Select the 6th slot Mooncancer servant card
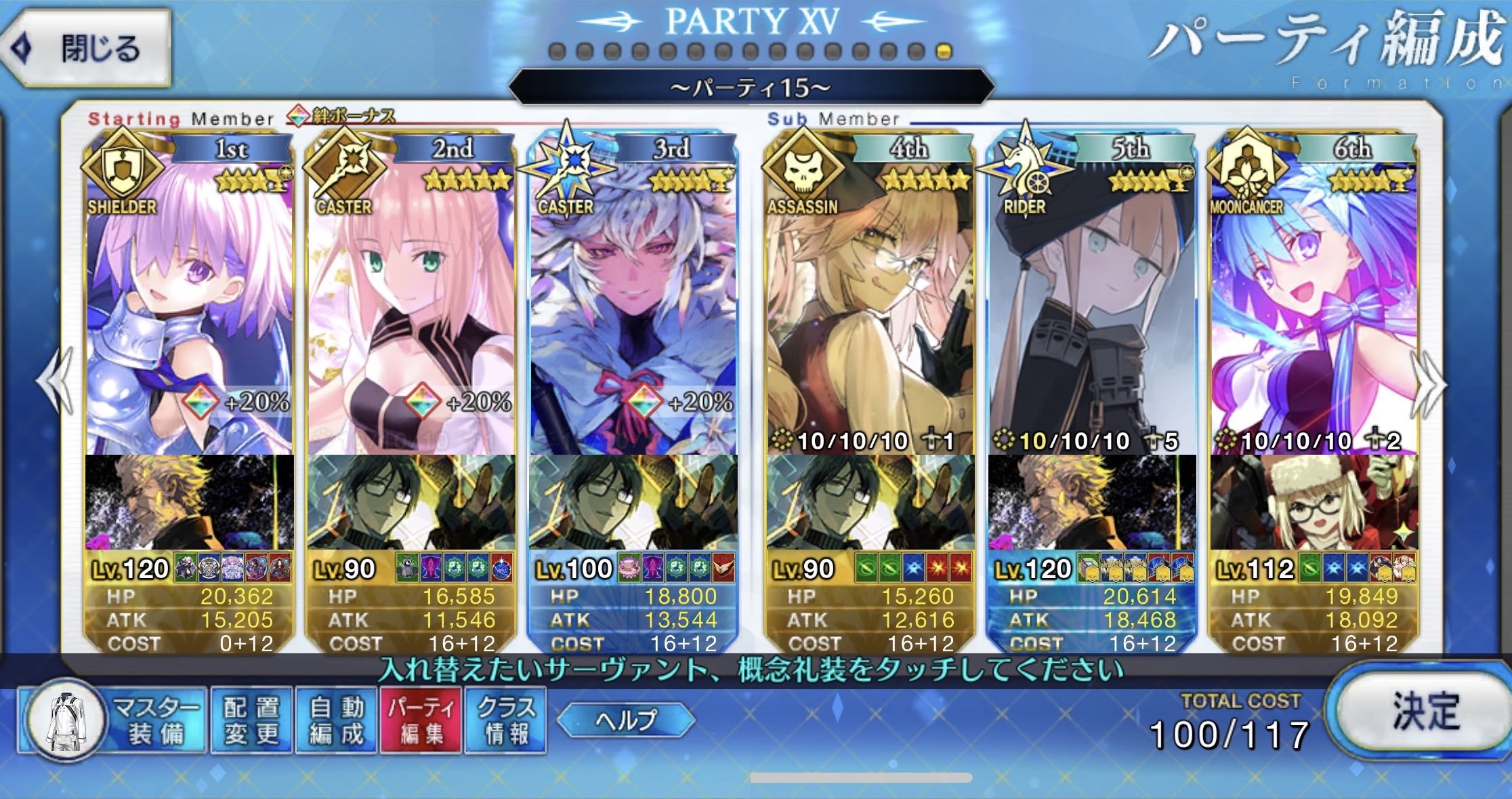 click(x=1314, y=305)
